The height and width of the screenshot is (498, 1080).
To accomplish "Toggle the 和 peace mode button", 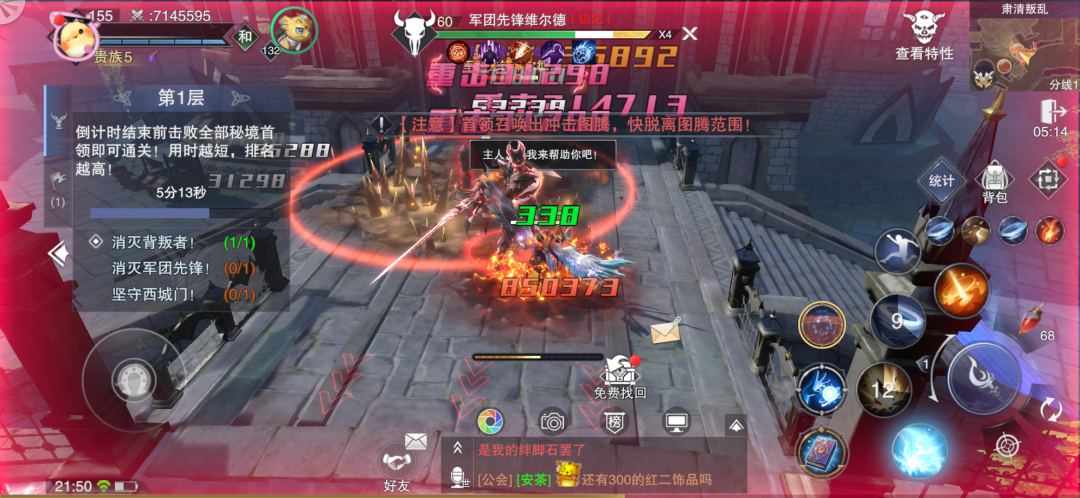I will (244, 37).
